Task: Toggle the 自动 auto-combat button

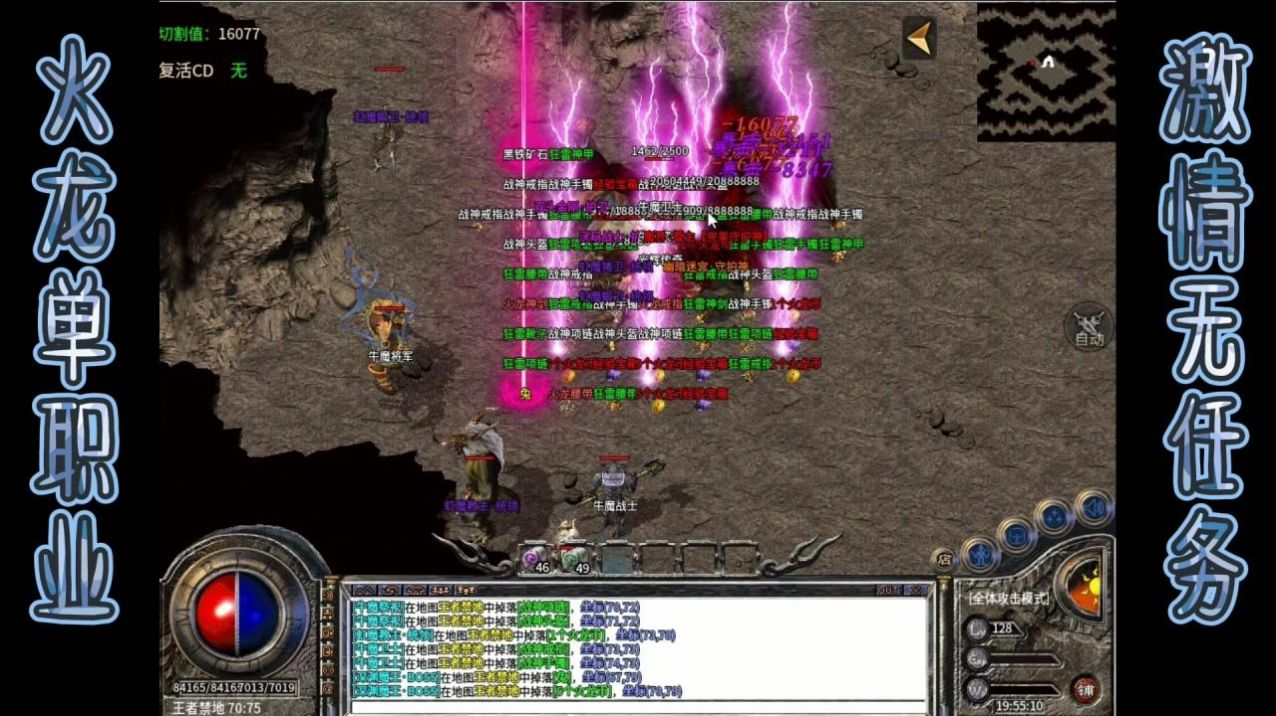Action: 1088,327
